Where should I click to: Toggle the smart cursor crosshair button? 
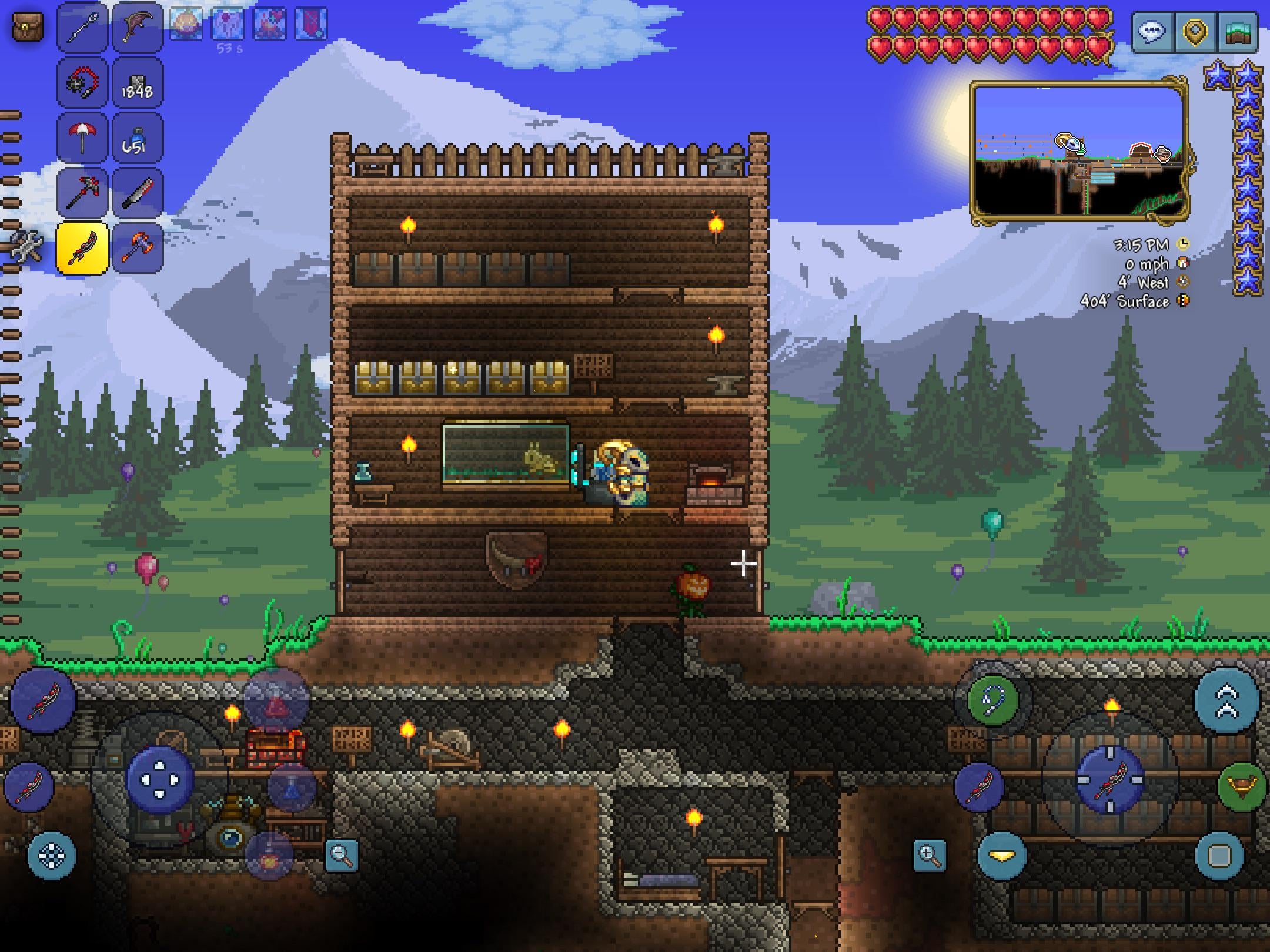point(52,856)
